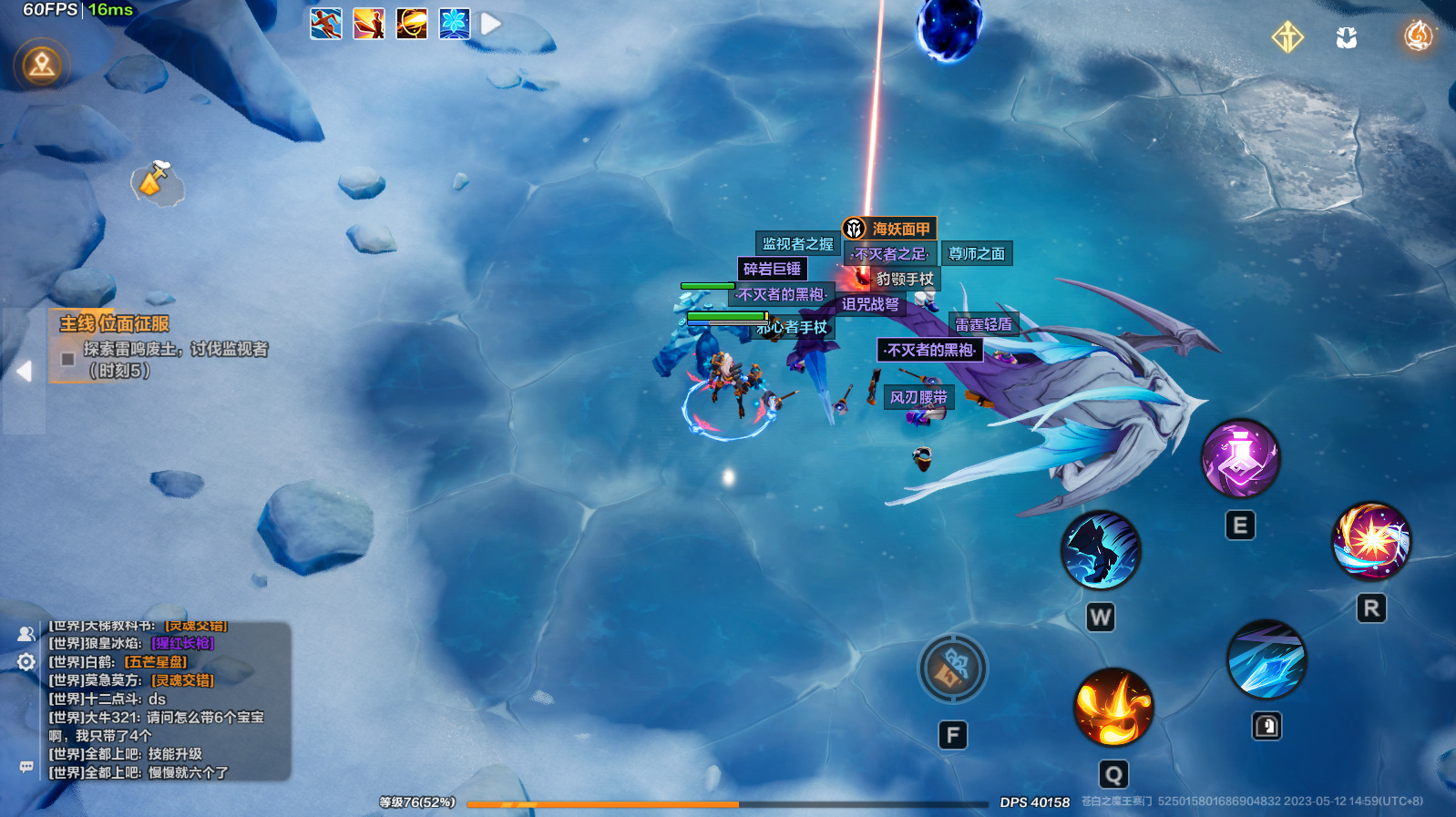Open the orange flame swirl icon
Viewport: 1456px width, 817px height.
pos(1418,36)
